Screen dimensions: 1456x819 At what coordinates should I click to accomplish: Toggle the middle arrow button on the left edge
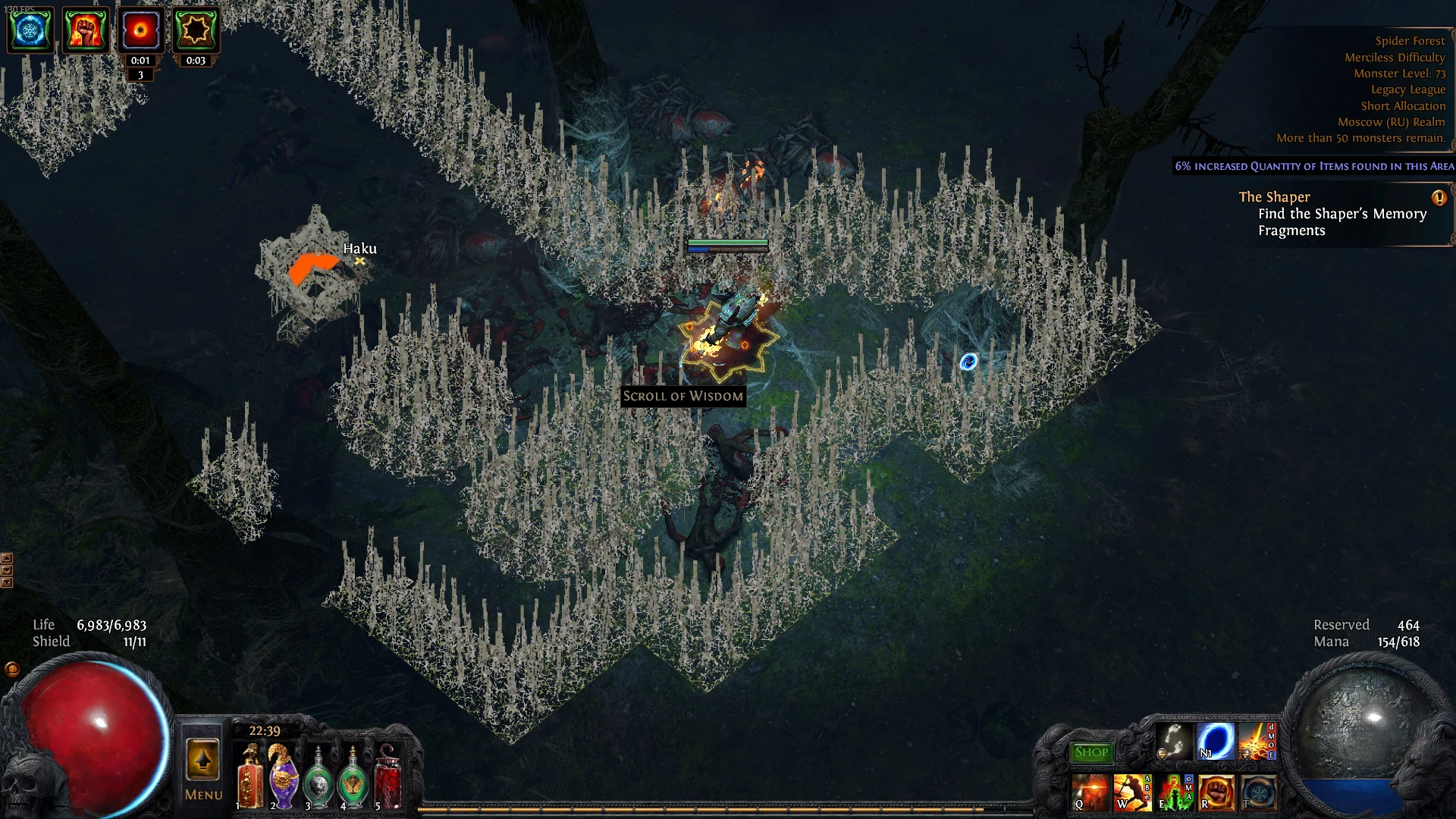7,570
